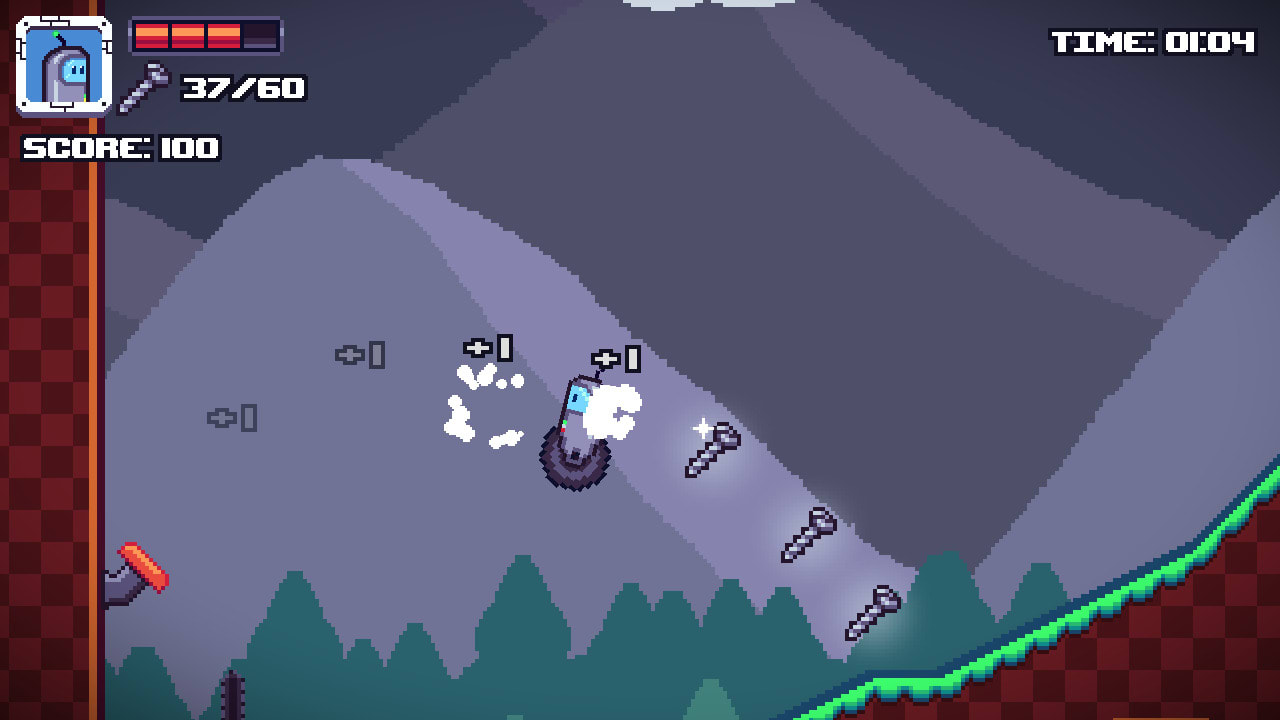Toggle the first red health bar segment
The image size is (1280, 720).
tap(152, 37)
